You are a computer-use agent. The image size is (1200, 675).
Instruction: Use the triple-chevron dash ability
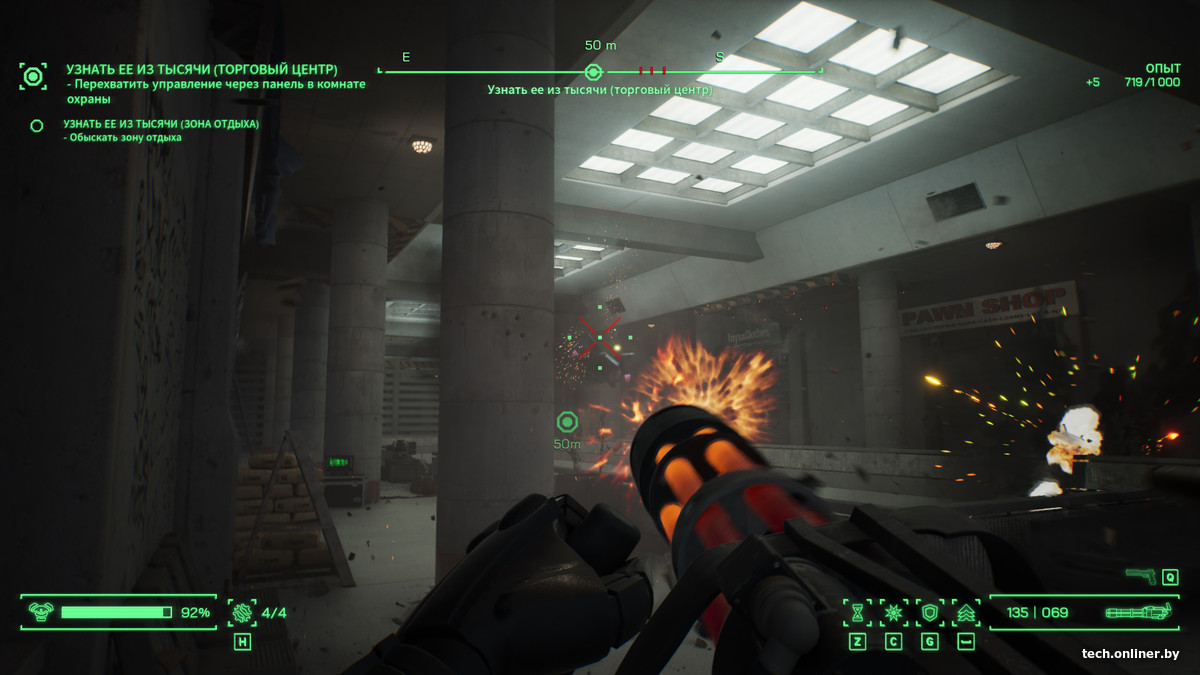click(x=966, y=612)
